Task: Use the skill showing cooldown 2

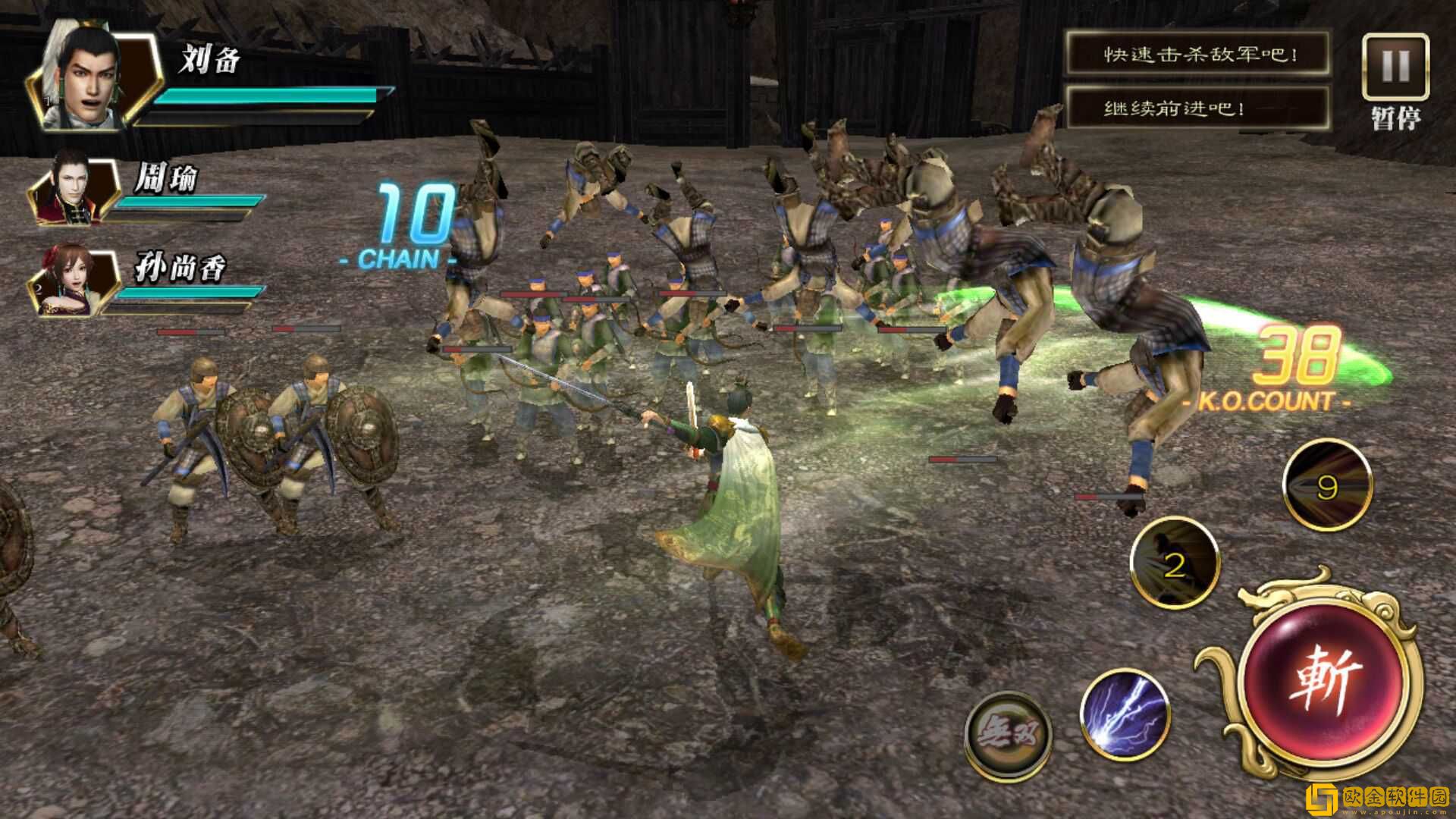Action: (x=1174, y=563)
